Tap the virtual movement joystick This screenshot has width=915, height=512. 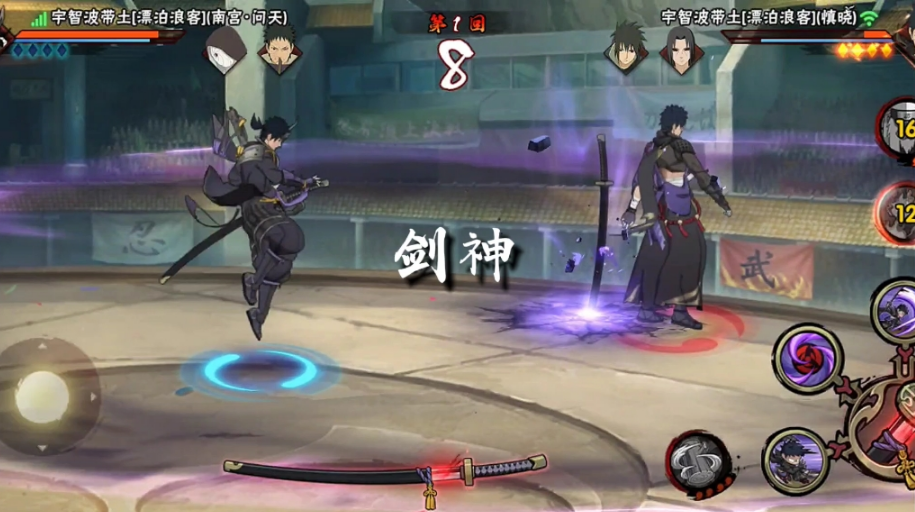(x=42, y=397)
